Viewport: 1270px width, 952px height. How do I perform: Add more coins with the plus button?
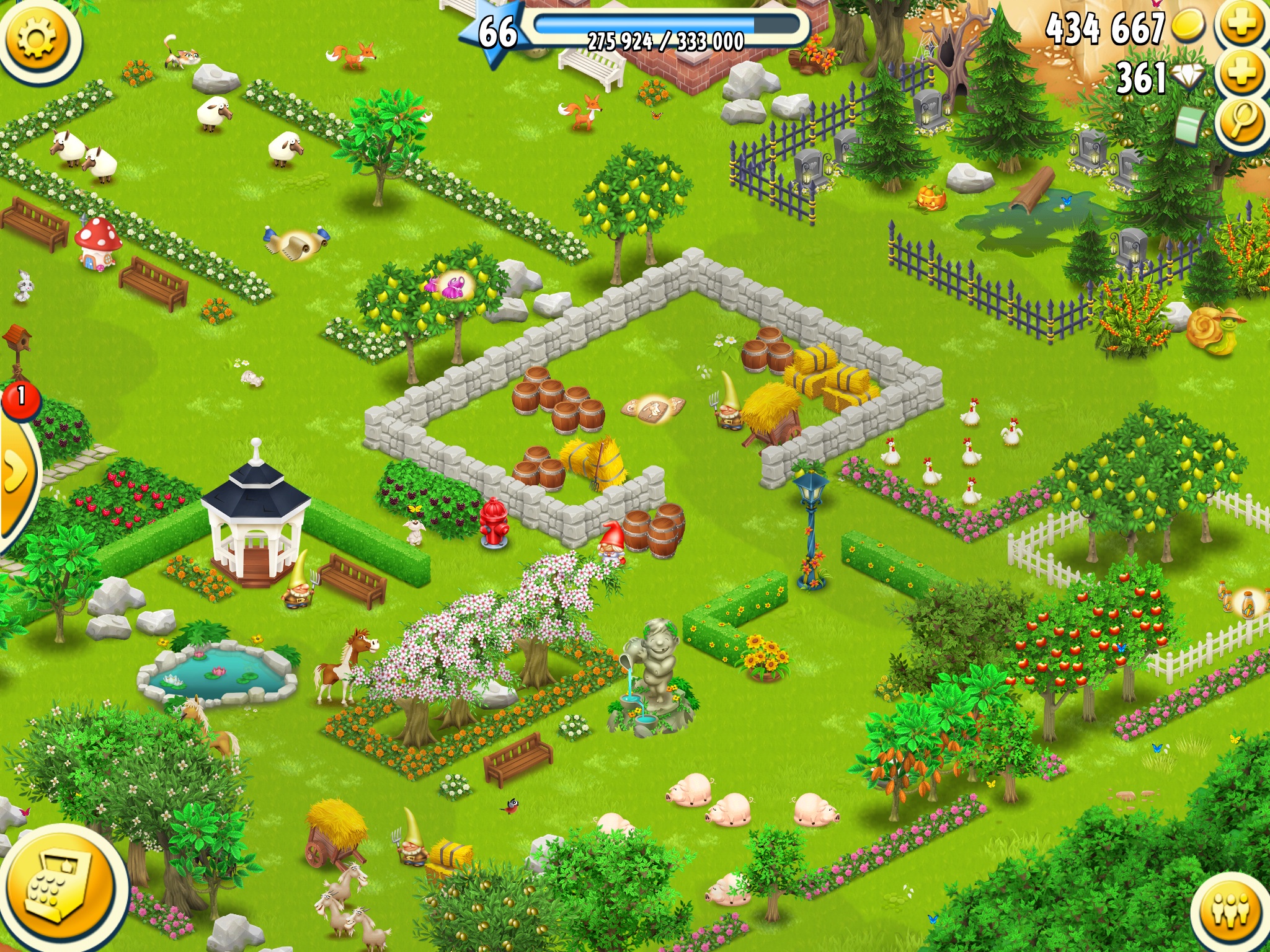pos(1242,25)
